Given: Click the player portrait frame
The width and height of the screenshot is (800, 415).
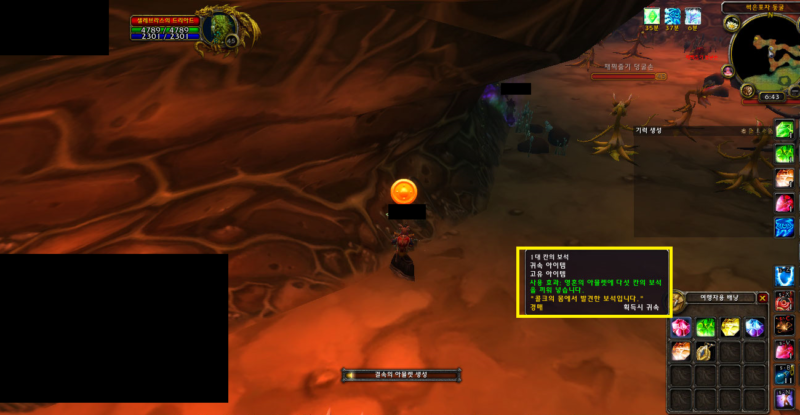Looking at the screenshot, I should click(x=214, y=30).
